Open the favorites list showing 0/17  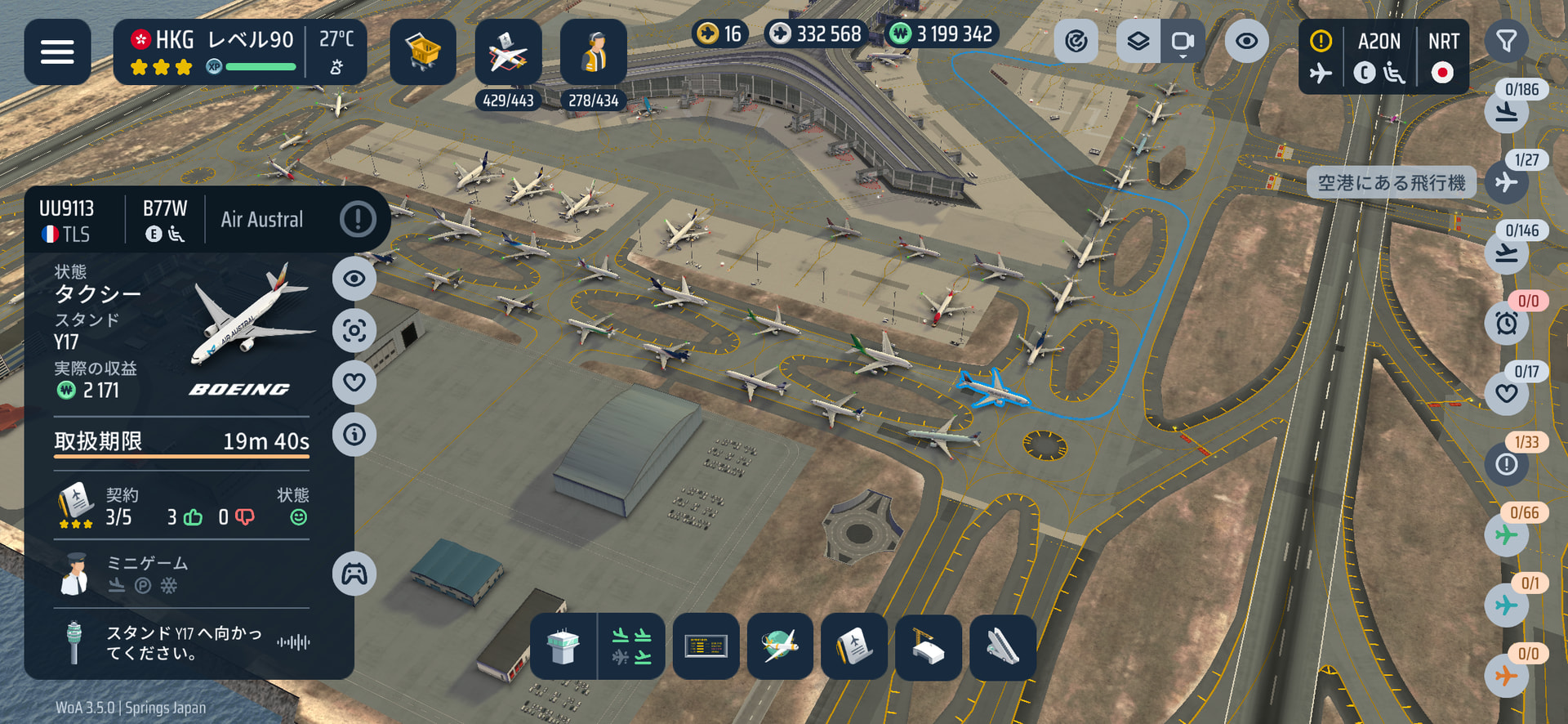click(1506, 392)
